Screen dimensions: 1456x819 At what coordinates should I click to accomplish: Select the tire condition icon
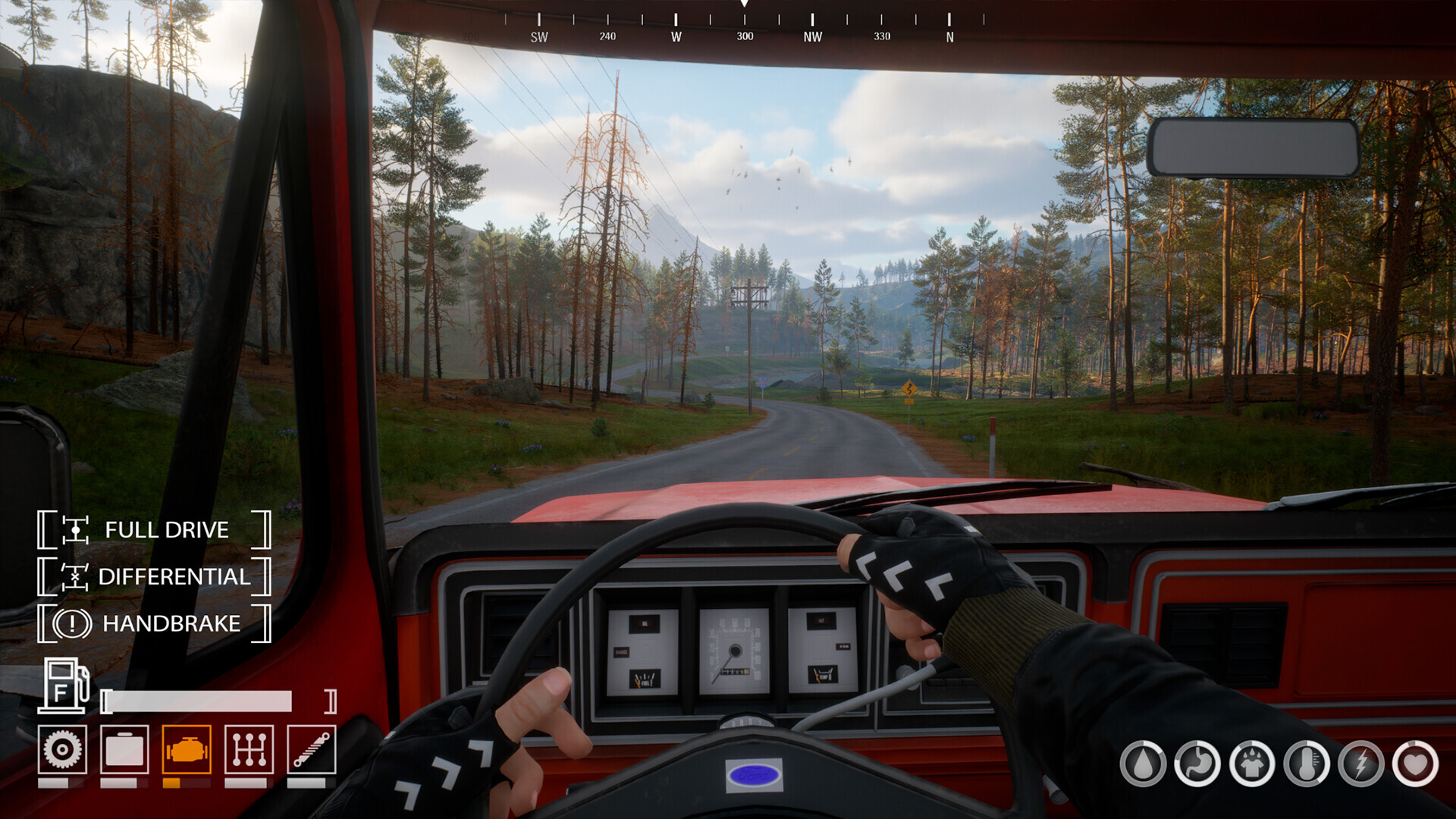point(62,750)
